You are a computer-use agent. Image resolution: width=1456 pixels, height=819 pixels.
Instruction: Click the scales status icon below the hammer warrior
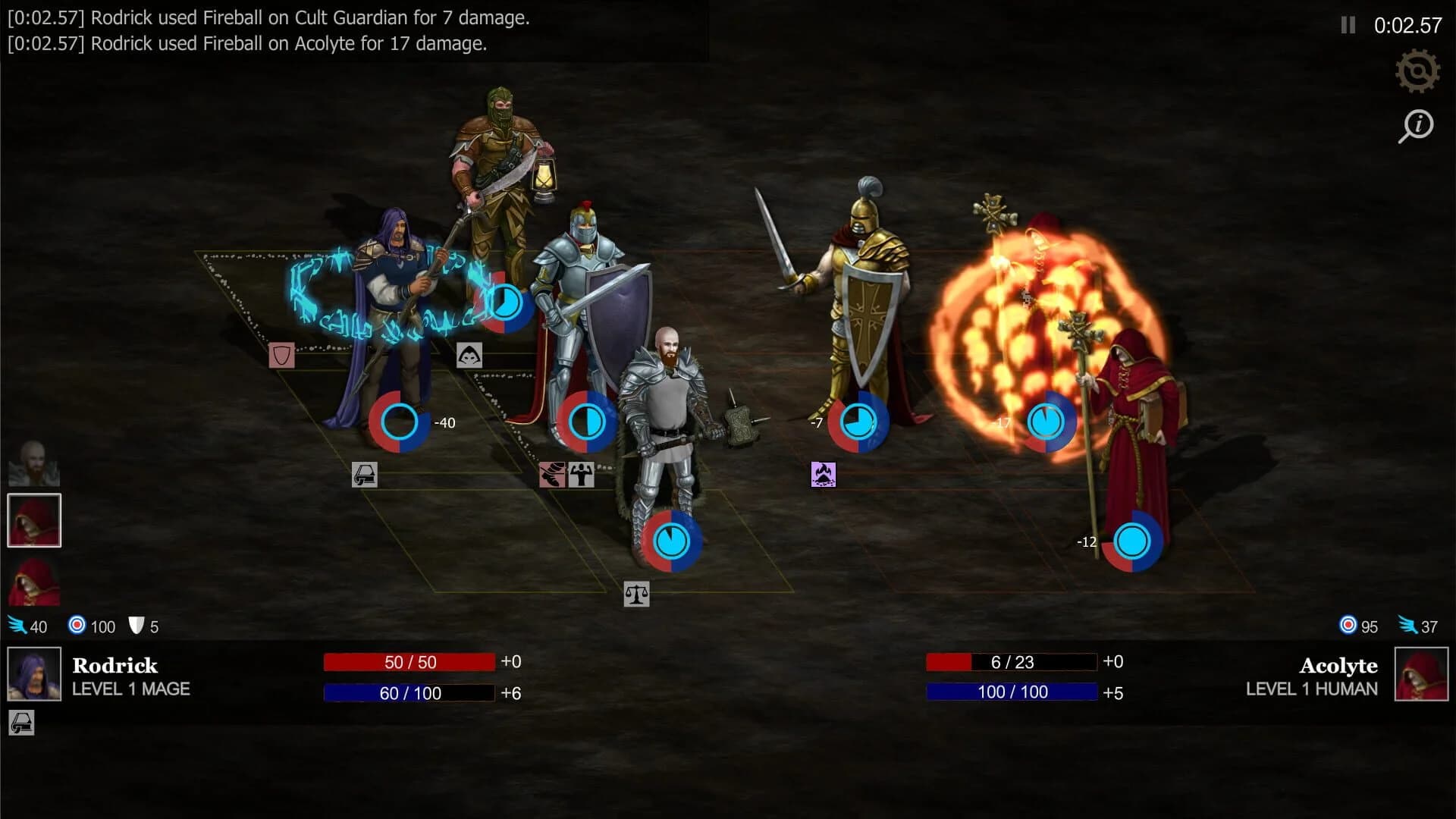coord(637,595)
